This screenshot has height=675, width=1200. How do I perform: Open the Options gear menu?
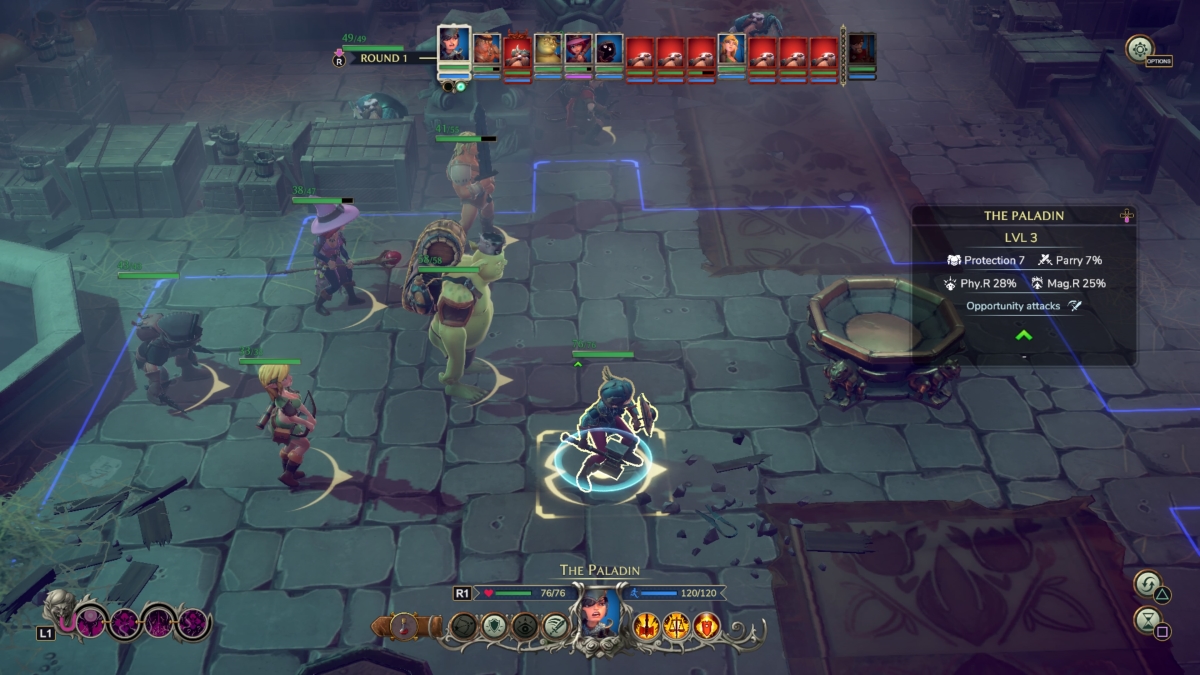[x=1138, y=48]
